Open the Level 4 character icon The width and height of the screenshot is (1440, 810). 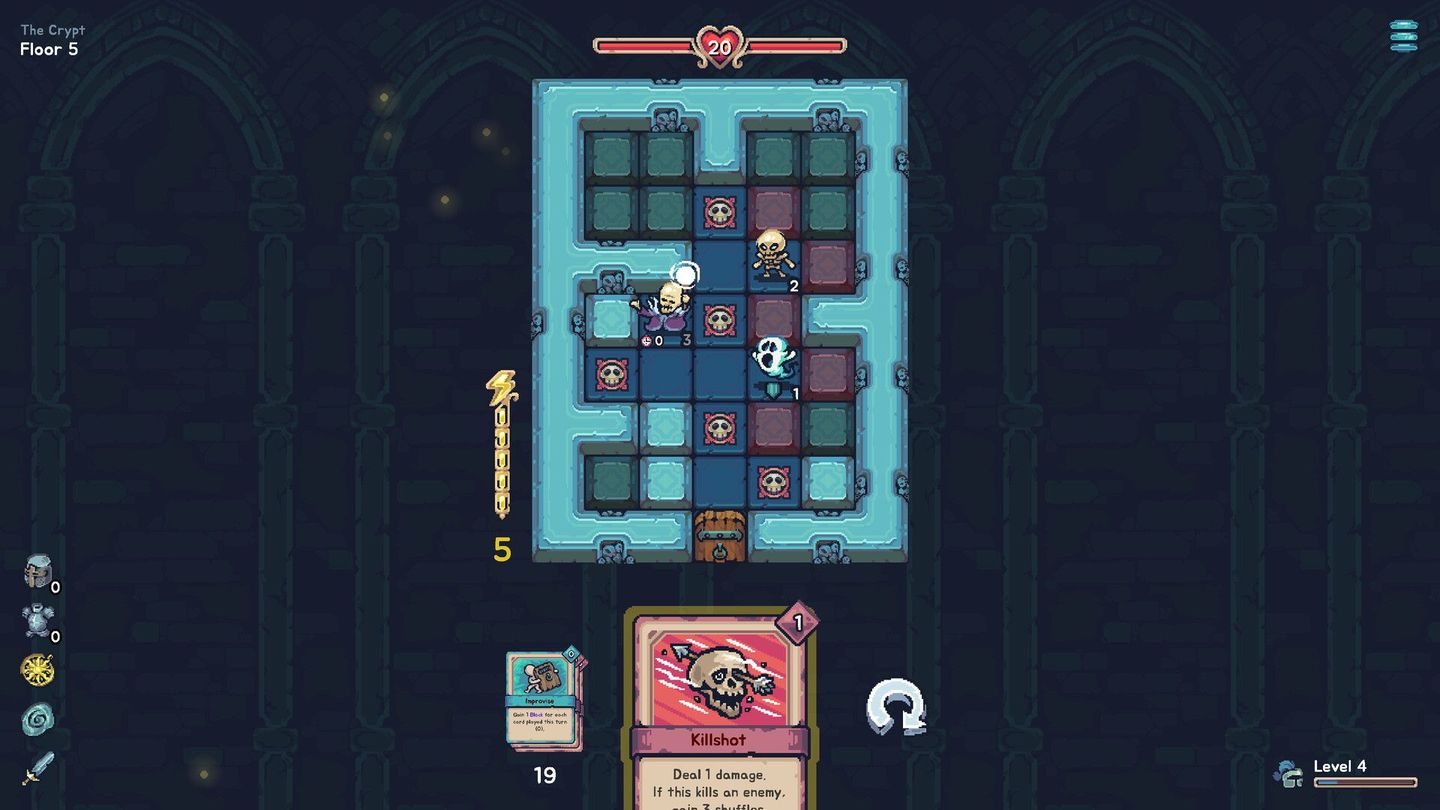click(x=1288, y=773)
